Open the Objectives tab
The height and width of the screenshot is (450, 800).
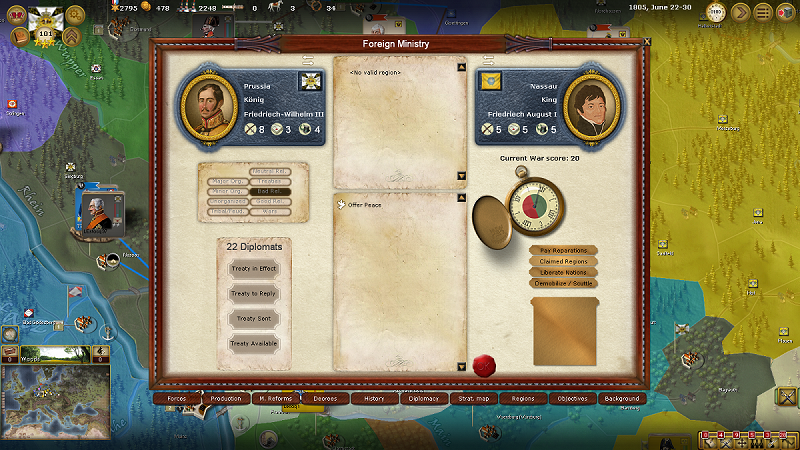(x=572, y=398)
